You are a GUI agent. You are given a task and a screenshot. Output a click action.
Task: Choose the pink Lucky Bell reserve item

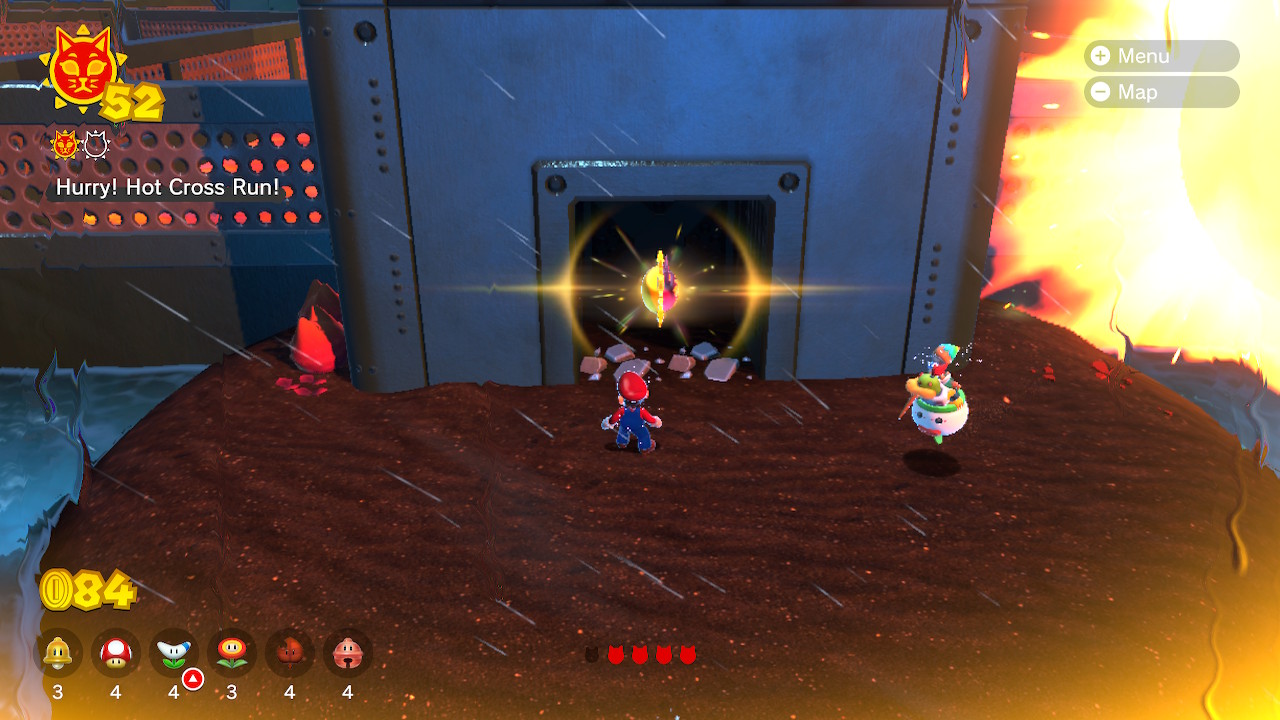tap(348, 653)
